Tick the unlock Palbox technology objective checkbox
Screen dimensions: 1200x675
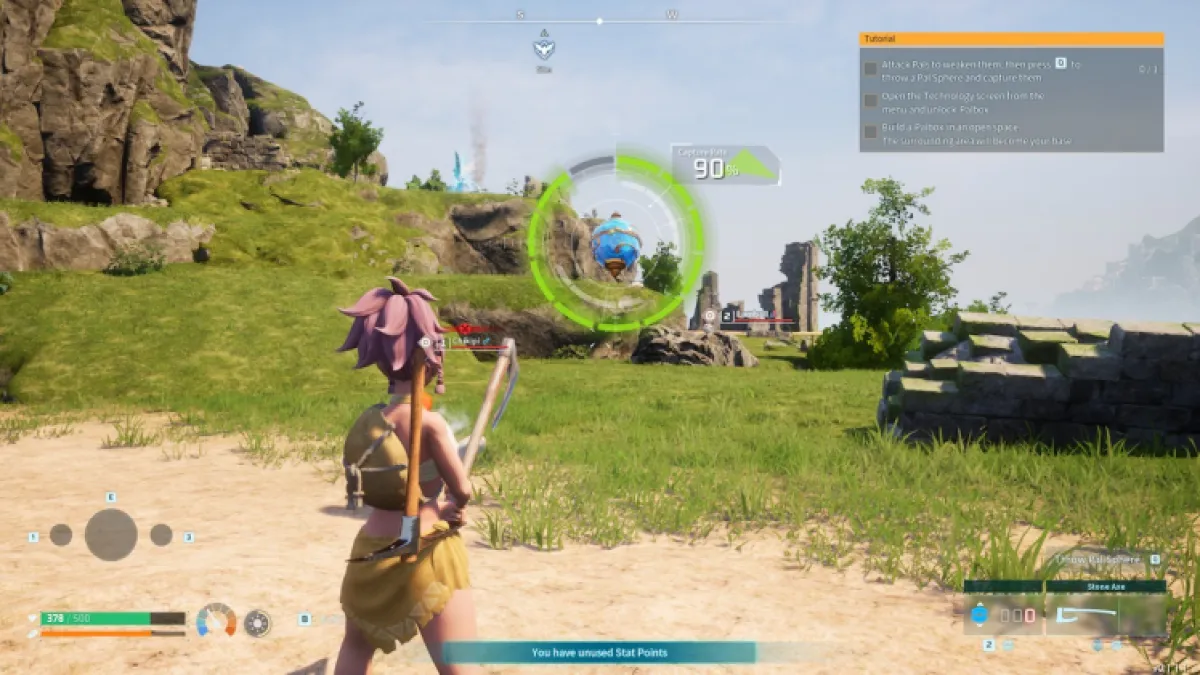(871, 101)
